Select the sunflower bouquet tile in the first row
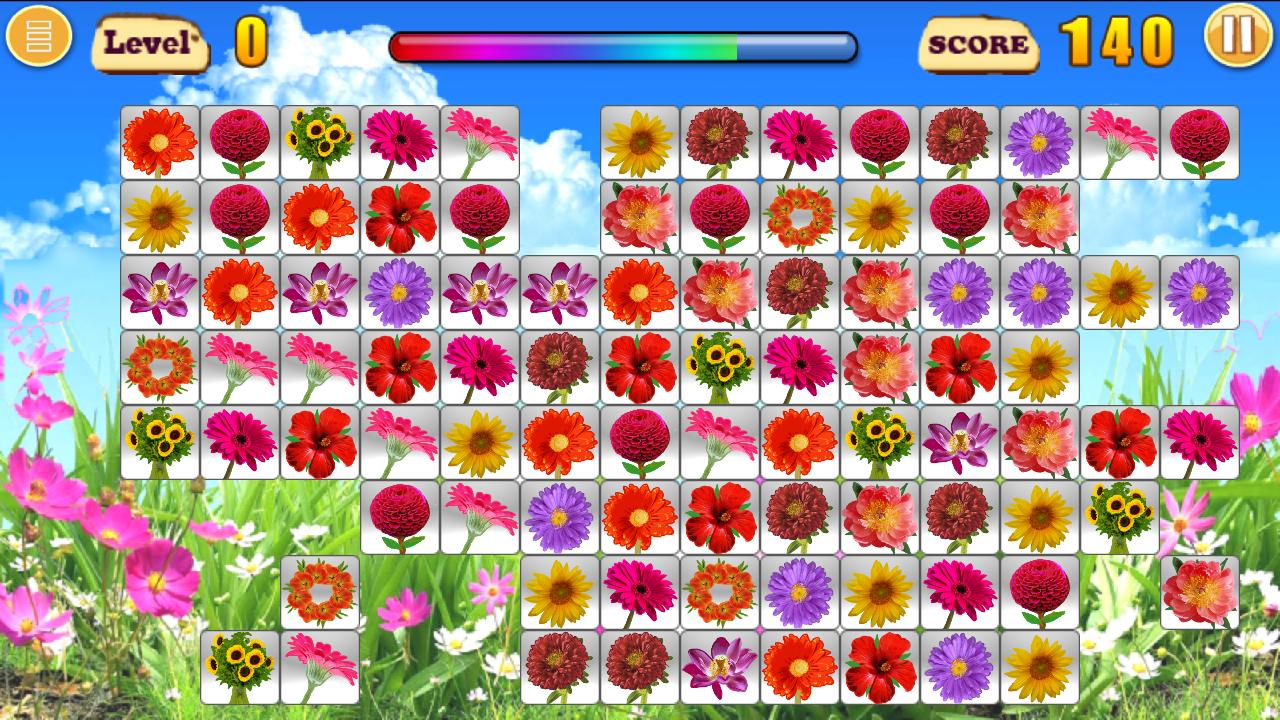 click(320, 140)
